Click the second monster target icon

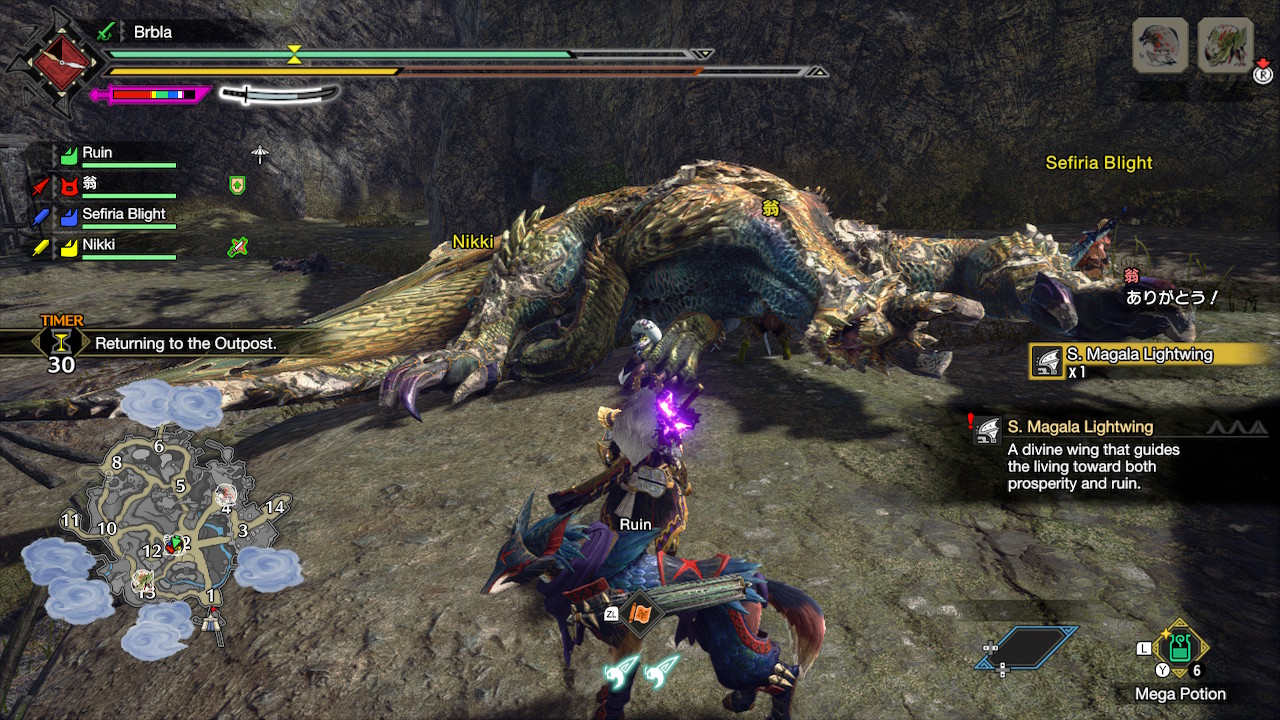pos(1225,45)
